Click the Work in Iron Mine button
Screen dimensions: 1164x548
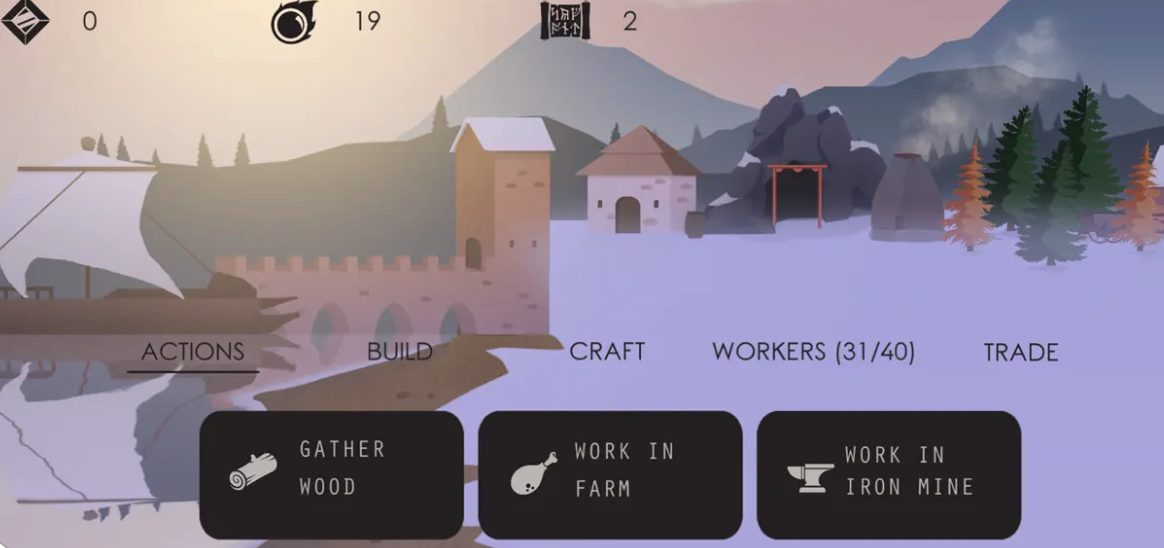[888, 475]
